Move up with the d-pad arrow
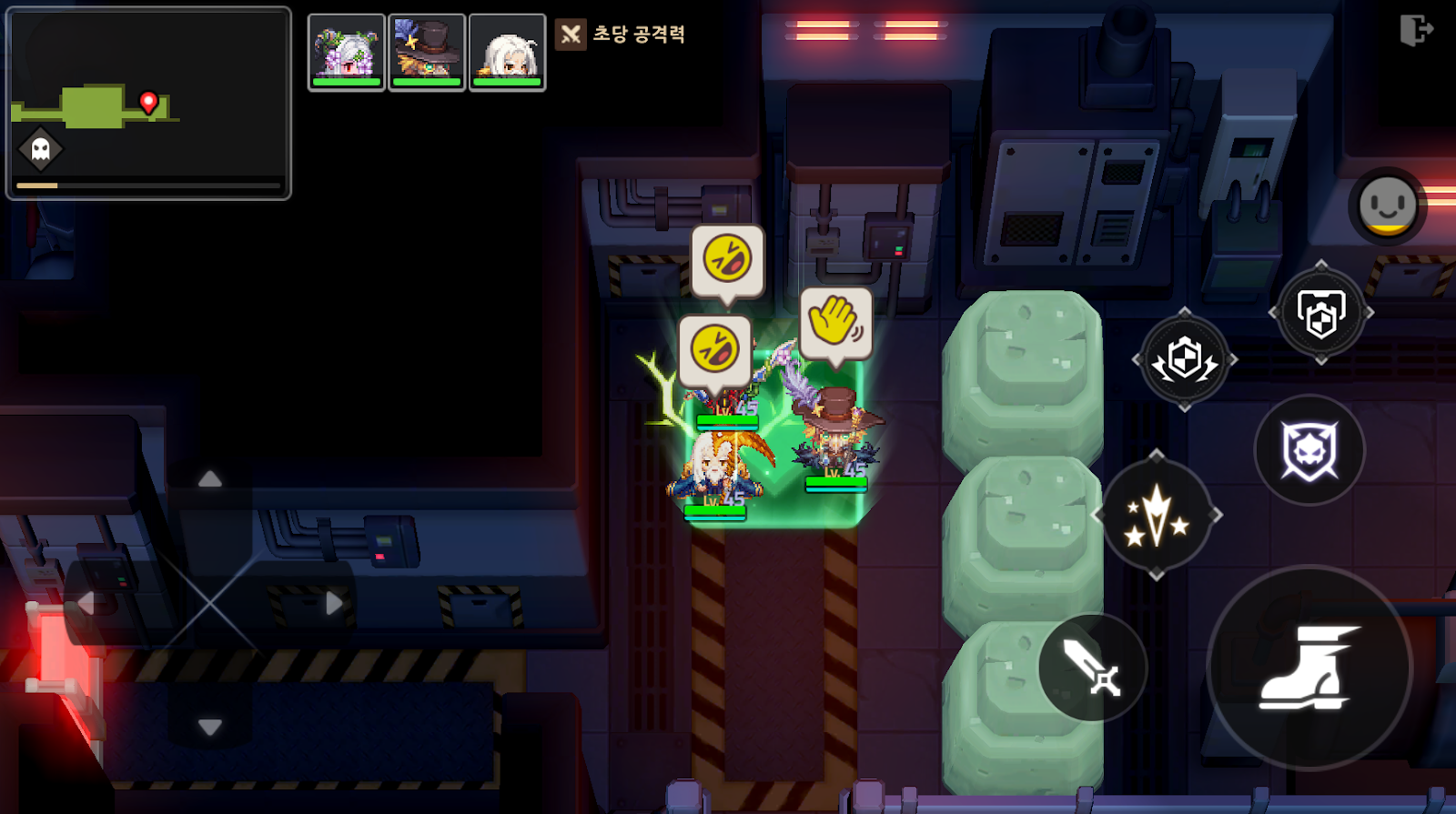 [210, 479]
